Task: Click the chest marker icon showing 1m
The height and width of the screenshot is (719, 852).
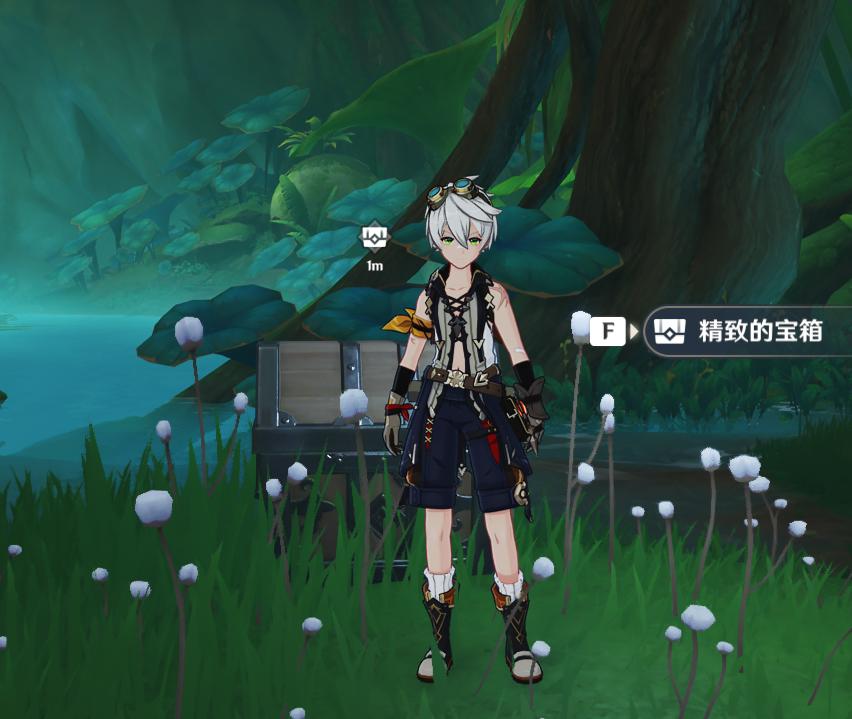Action: pyautogui.click(x=374, y=238)
